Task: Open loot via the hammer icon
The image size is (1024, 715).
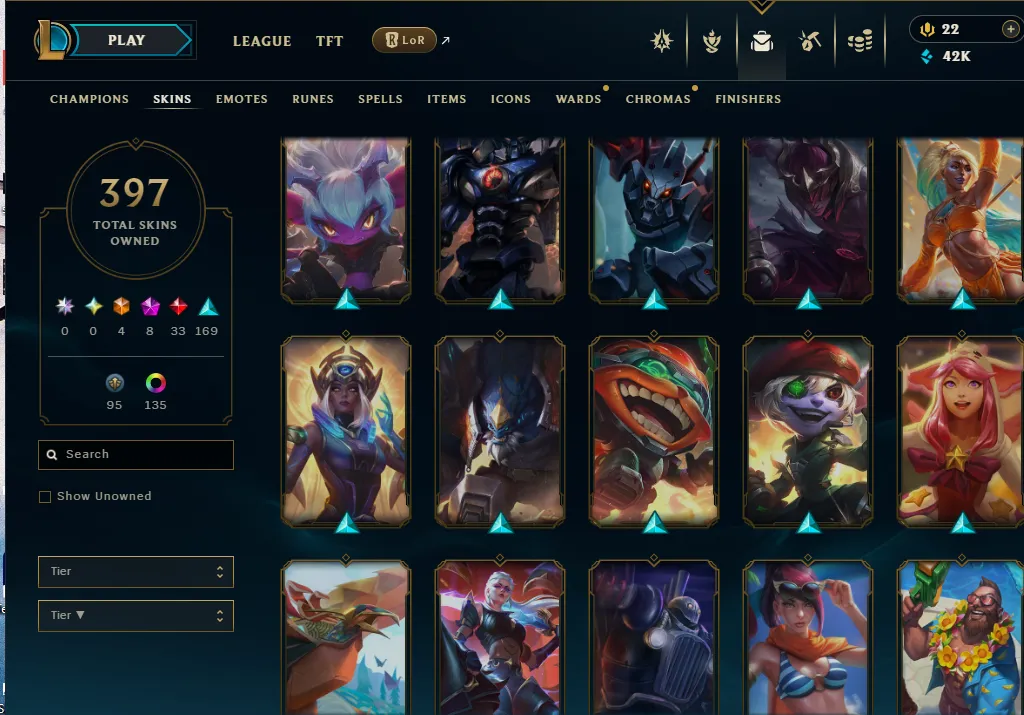Action: tap(810, 42)
